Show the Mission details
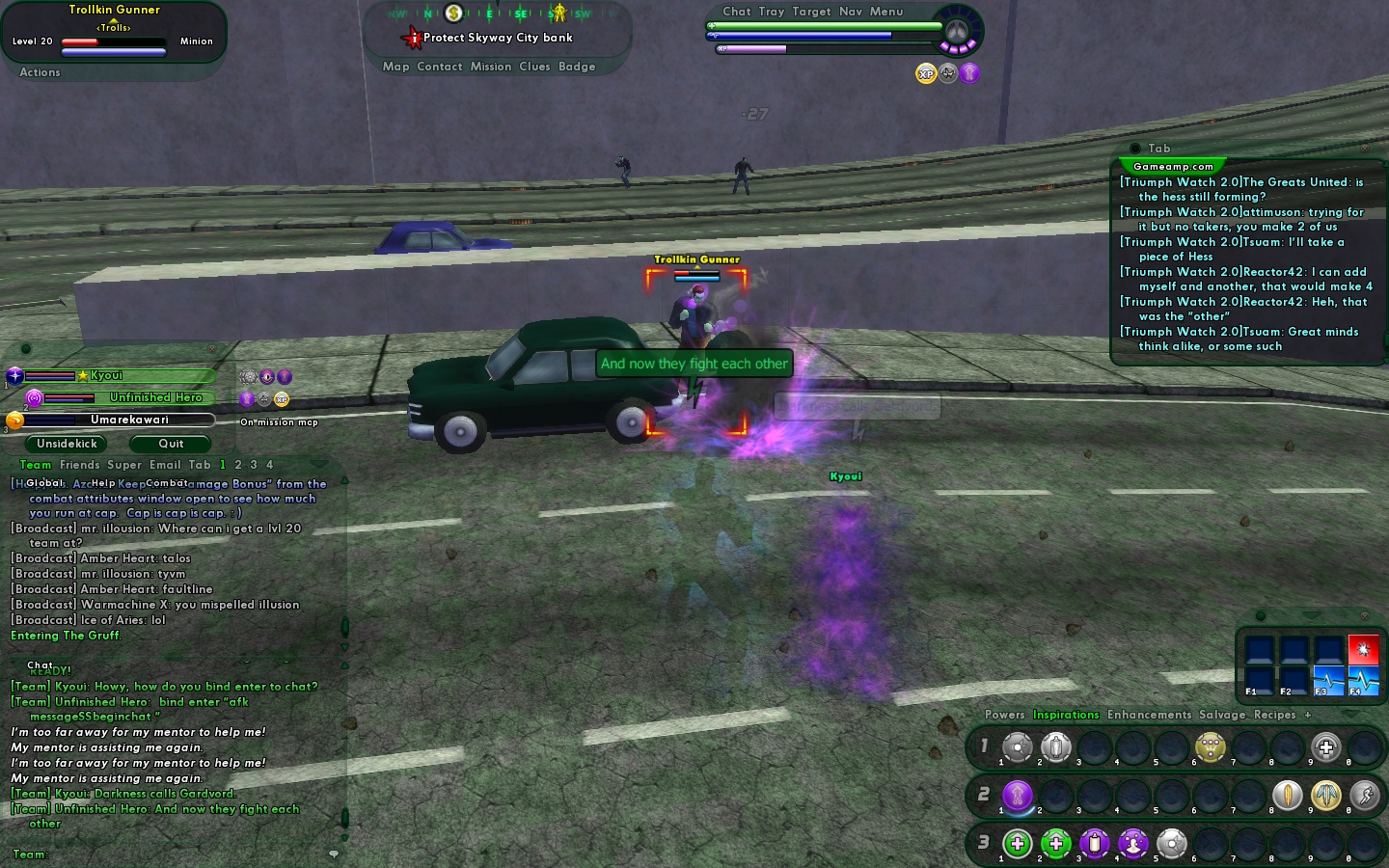 tap(491, 67)
